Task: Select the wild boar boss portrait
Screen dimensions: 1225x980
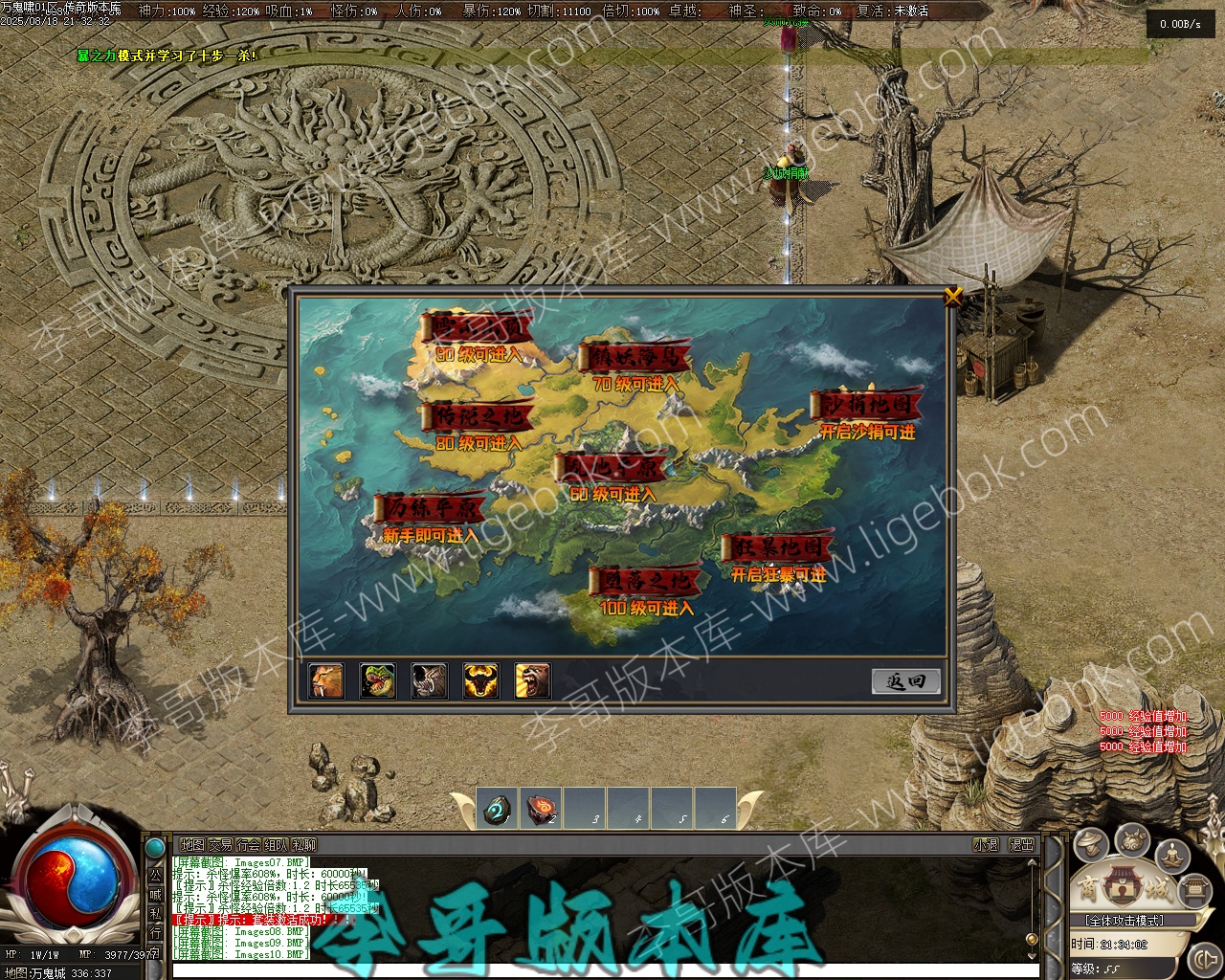Action: 429,680
